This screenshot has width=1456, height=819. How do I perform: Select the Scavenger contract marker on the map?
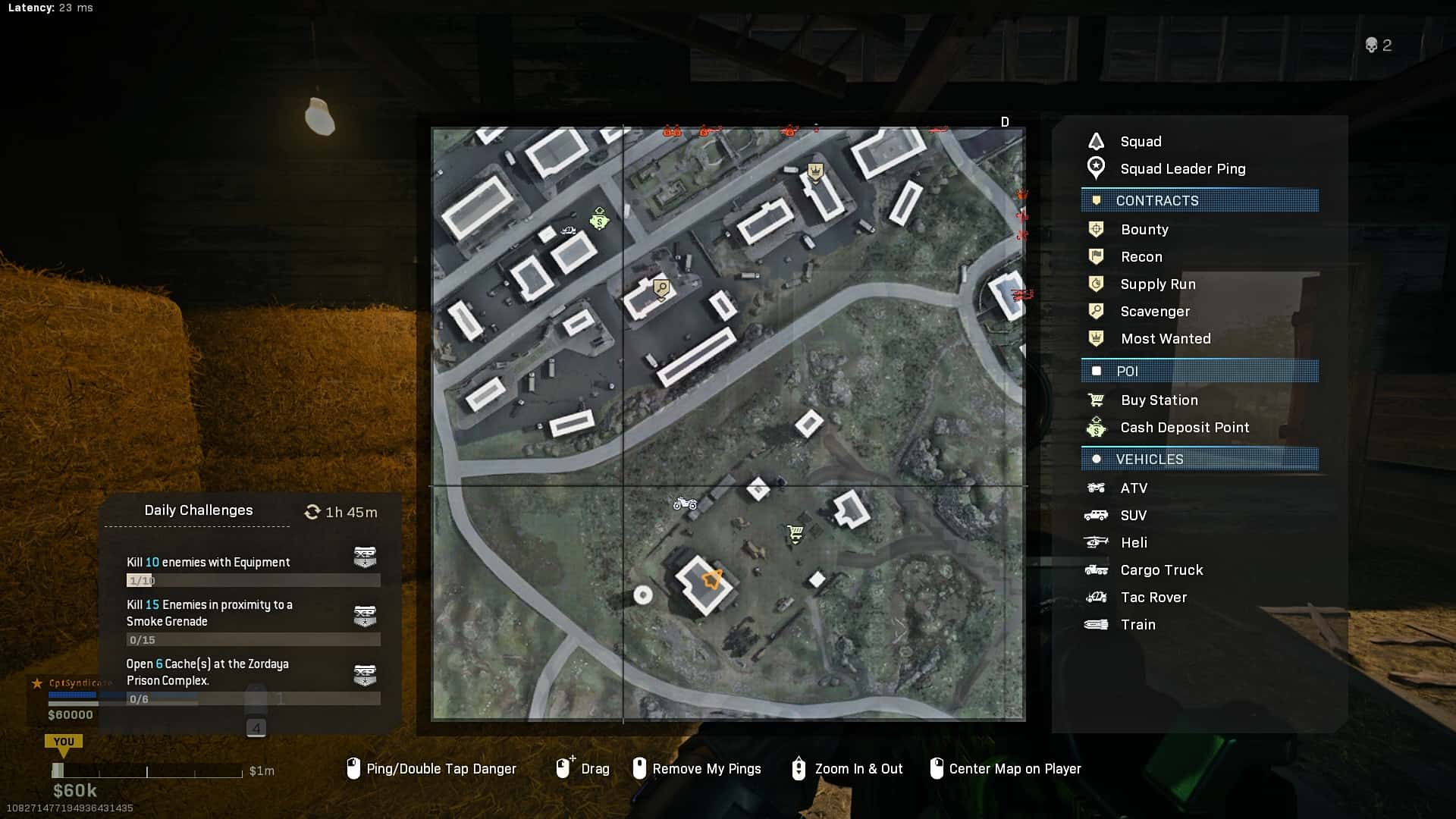(661, 288)
